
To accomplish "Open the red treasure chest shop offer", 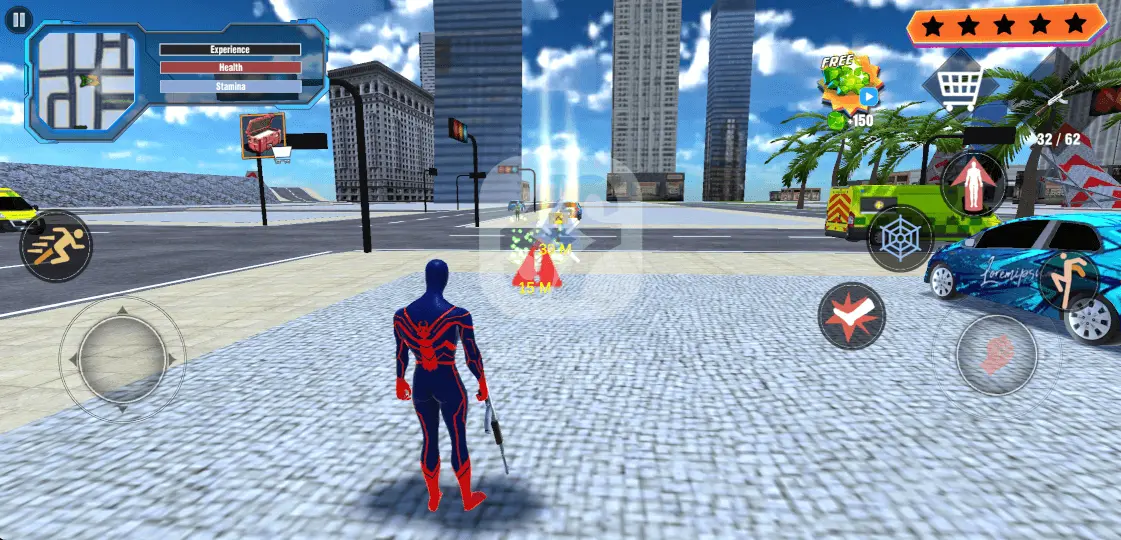I will click(x=263, y=135).
